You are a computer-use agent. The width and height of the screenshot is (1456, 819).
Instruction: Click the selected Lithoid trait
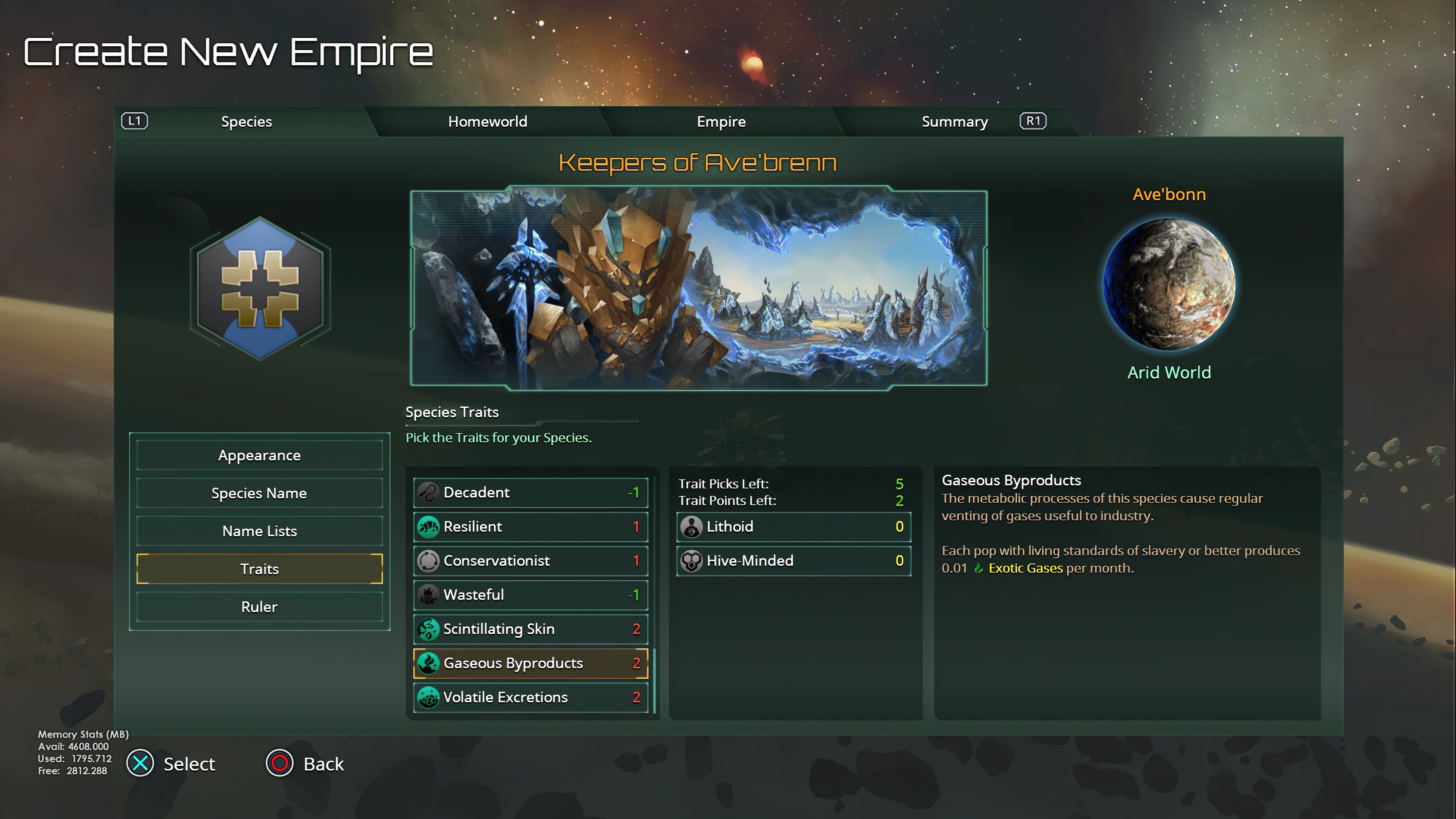pos(793,526)
